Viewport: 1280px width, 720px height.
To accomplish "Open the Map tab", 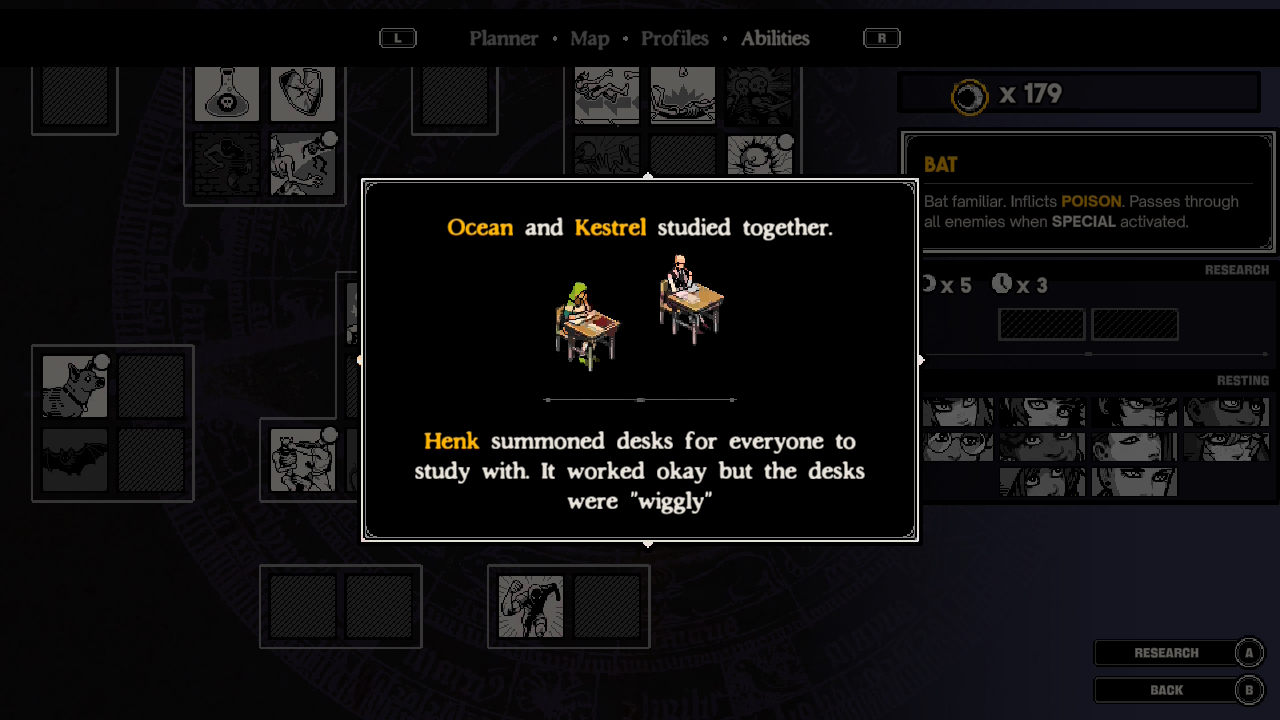I will pos(589,38).
